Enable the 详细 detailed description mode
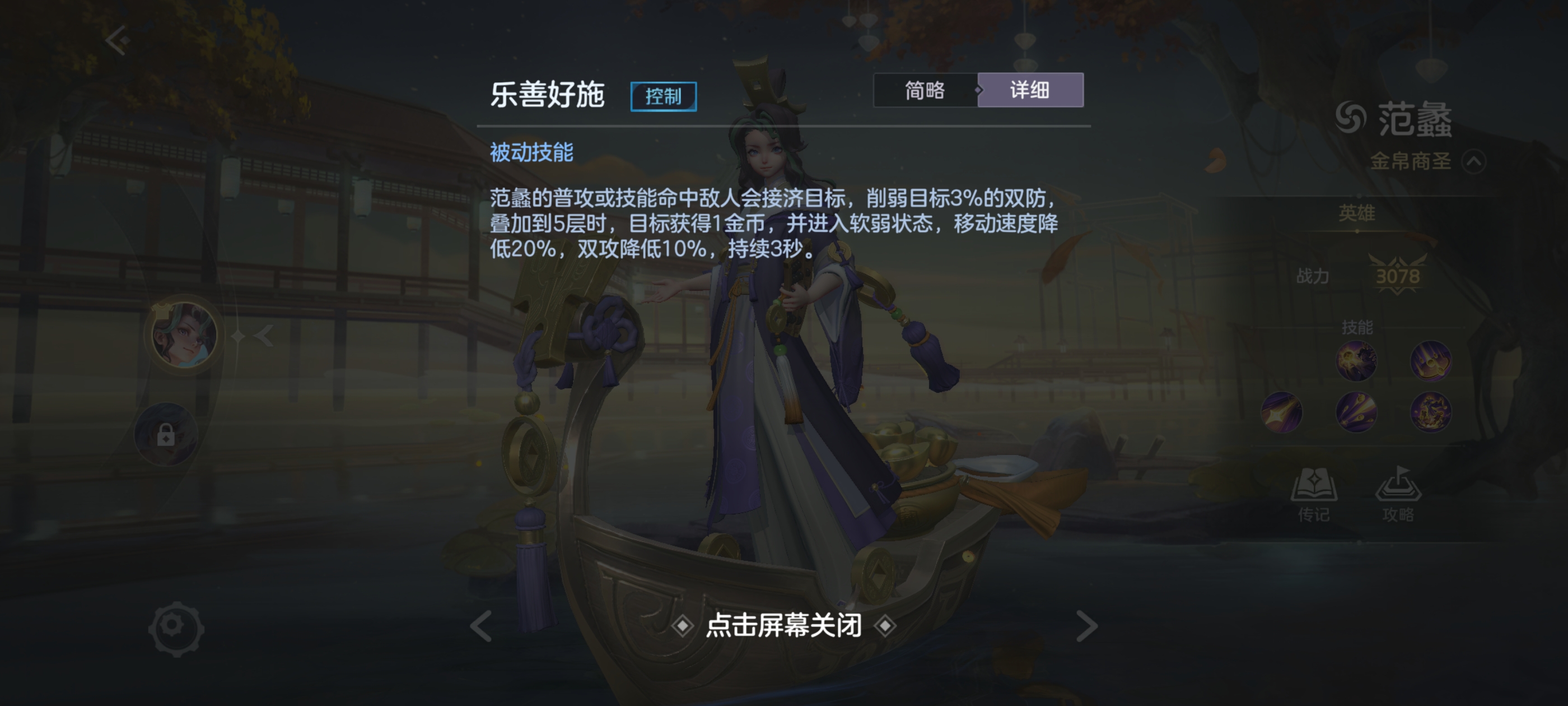 (1030, 90)
